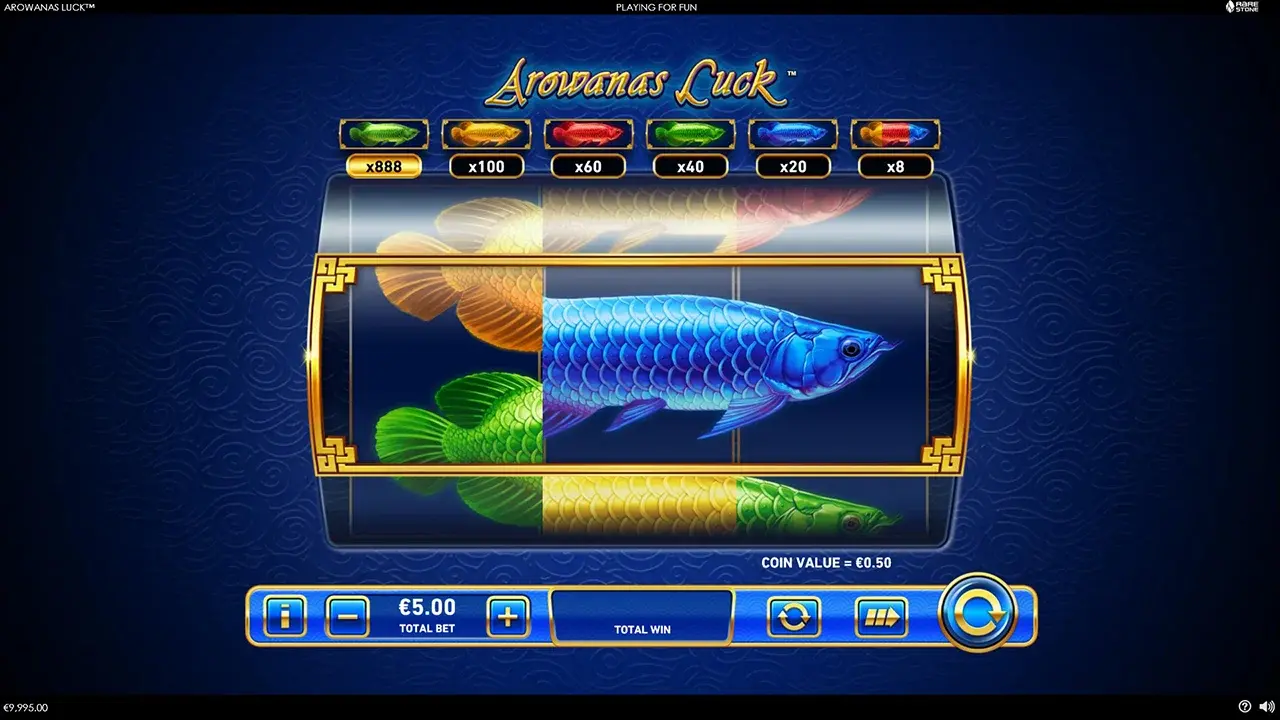
Task: Click the Rarestone logo top right
Action: (1243, 7)
